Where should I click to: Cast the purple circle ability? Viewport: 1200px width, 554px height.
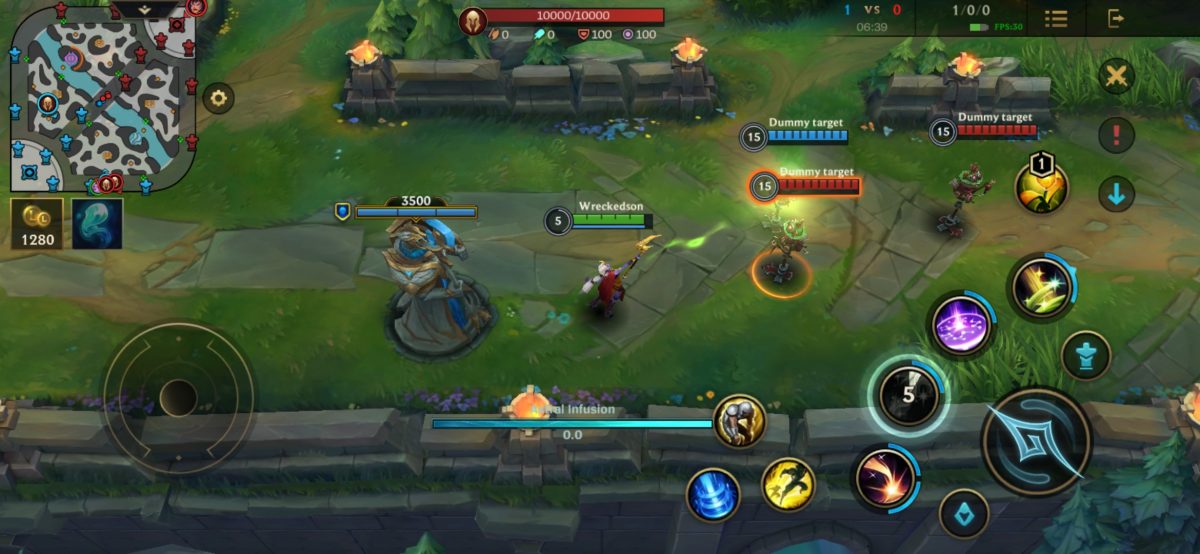[961, 325]
